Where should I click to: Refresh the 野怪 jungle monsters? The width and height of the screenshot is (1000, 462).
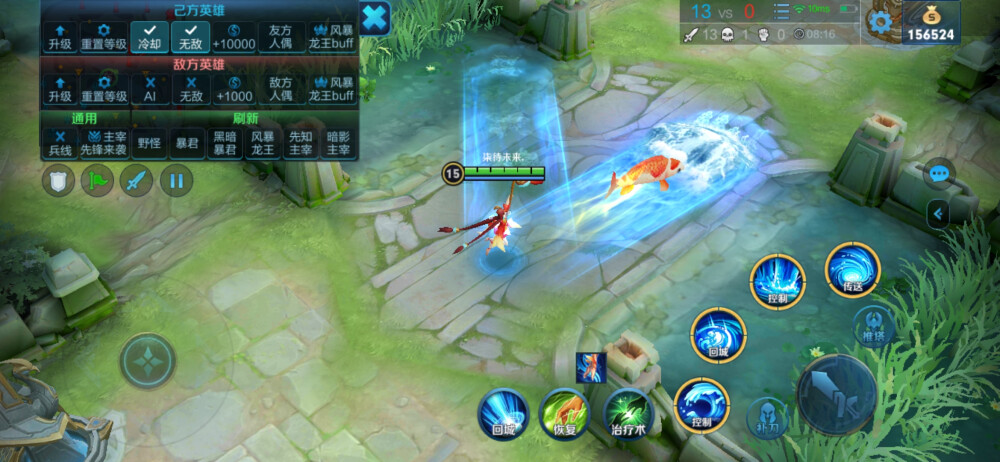click(x=150, y=142)
